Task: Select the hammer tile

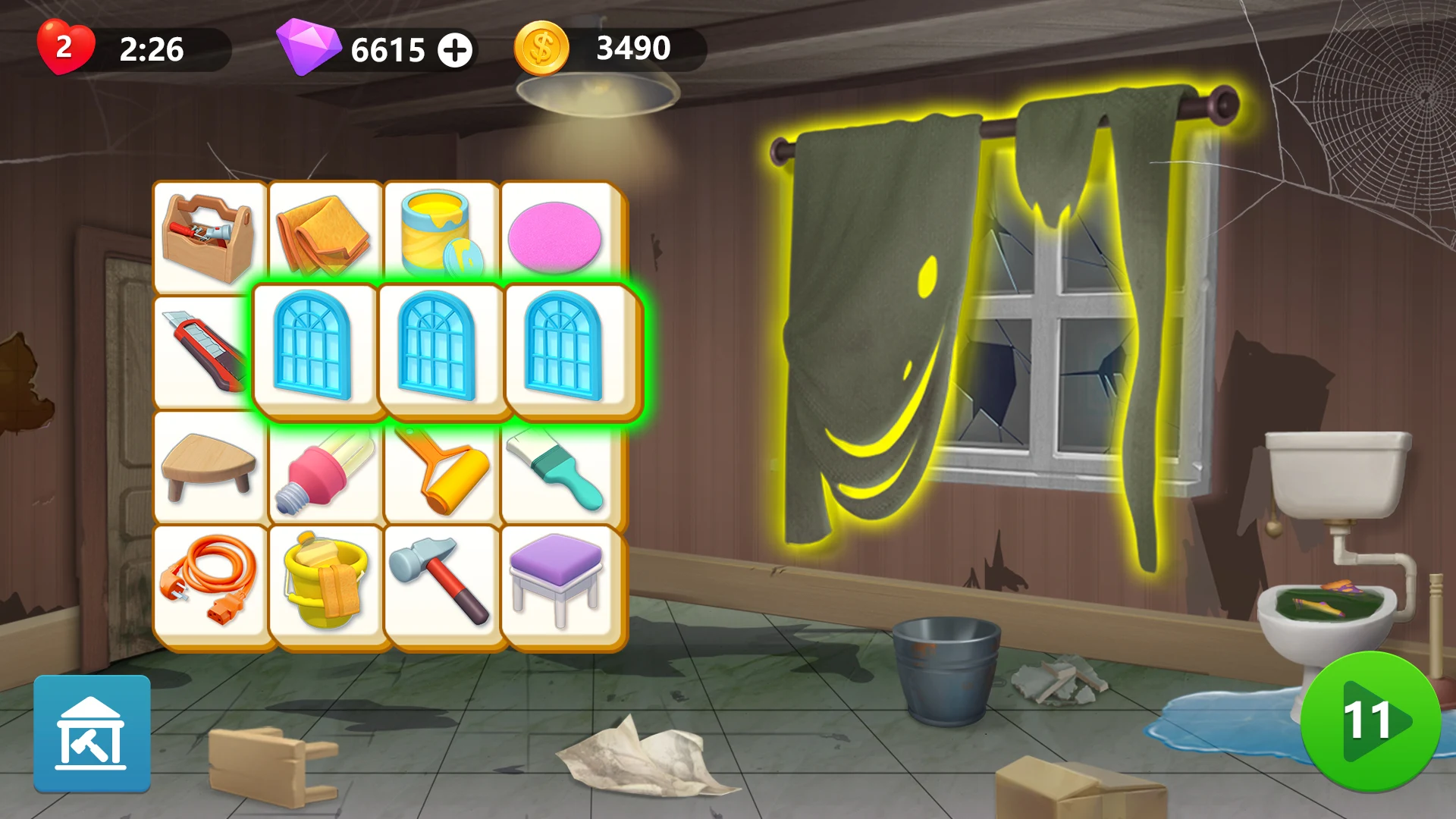Action: [441, 580]
